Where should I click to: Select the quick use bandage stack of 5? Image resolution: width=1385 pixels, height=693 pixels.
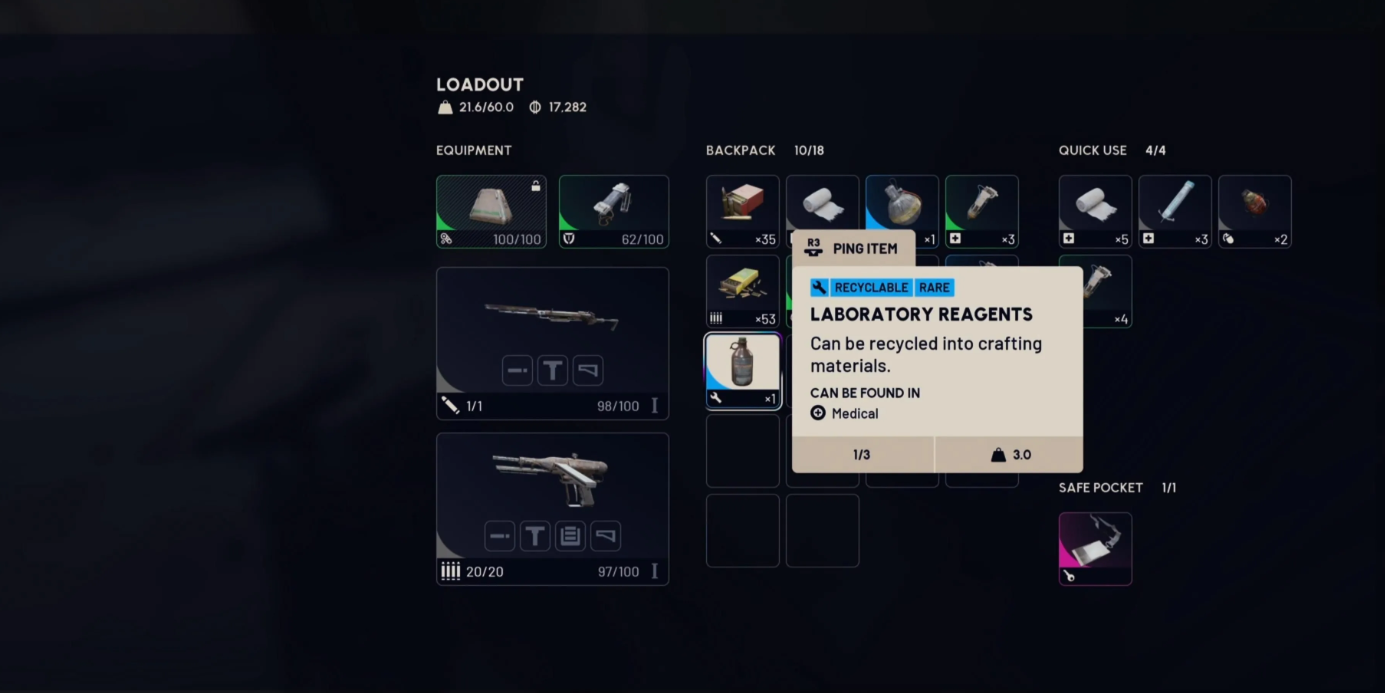pyautogui.click(x=1095, y=211)
